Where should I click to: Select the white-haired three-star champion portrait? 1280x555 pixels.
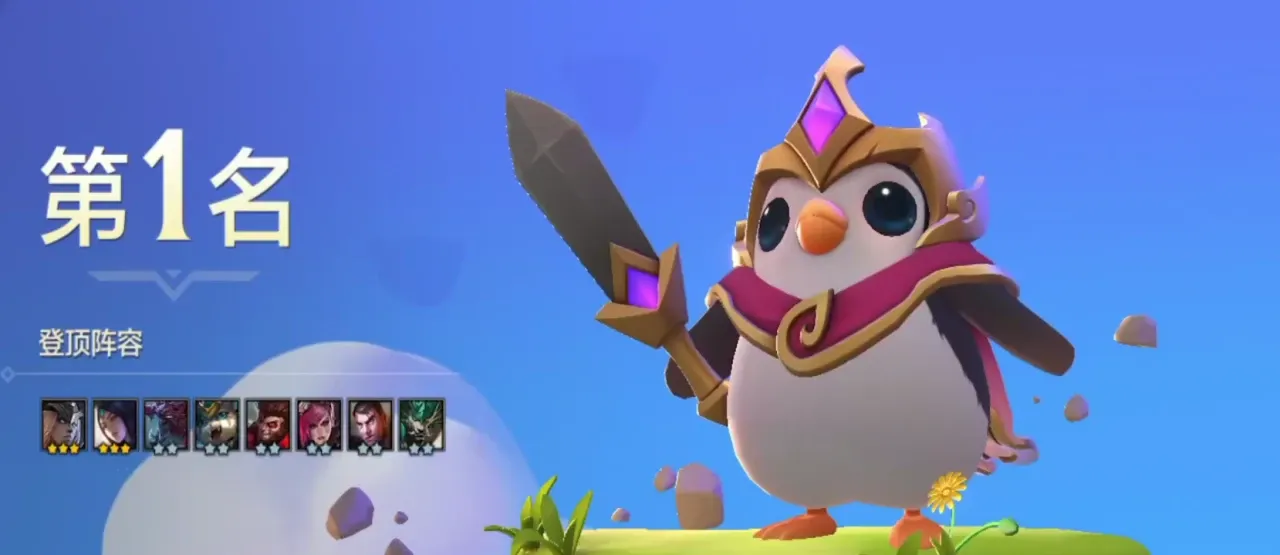pos(63,422)
